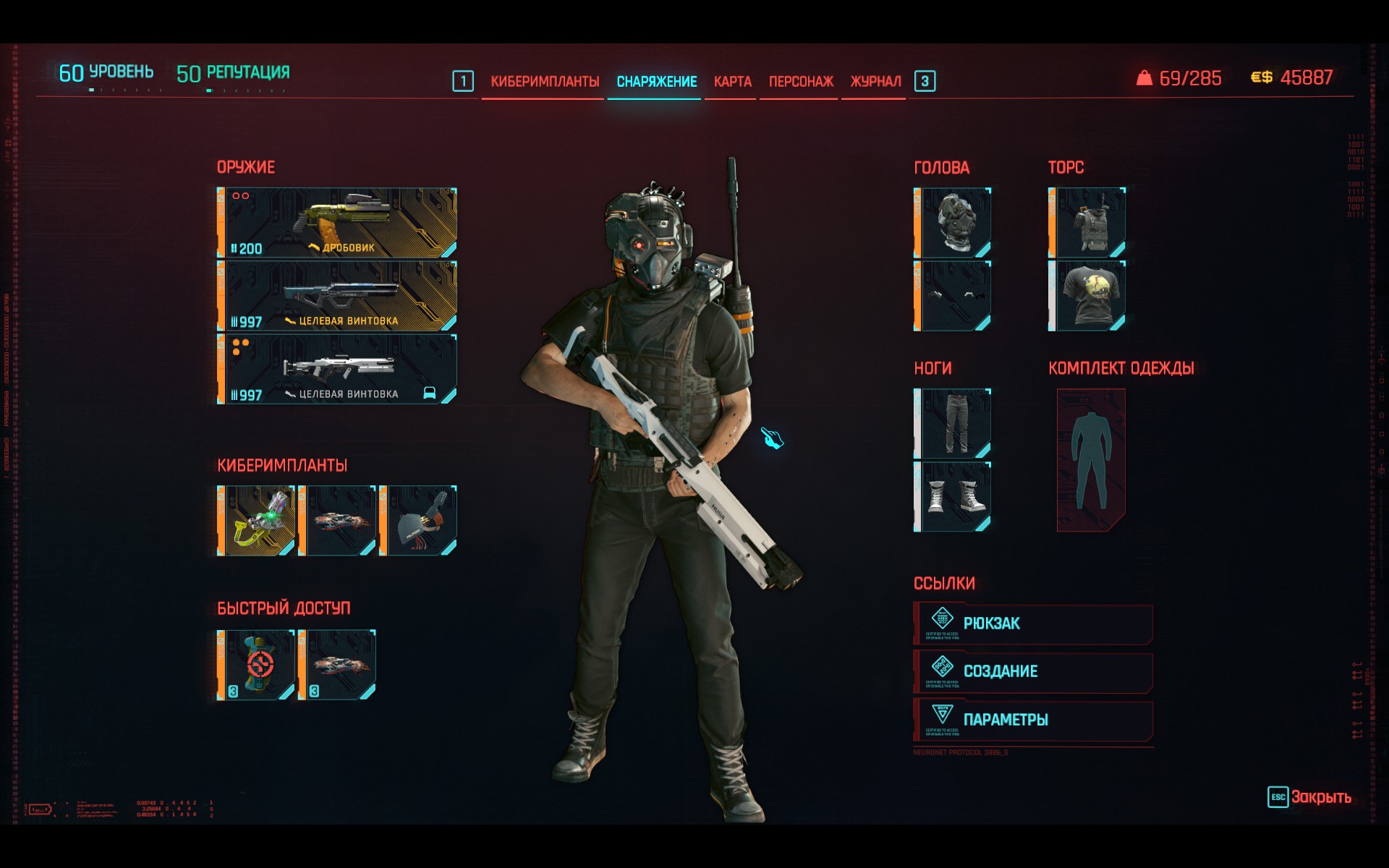The height and width of the screenshot is (868, 1389).
Task: Select the black t-shirt torso slot
Action: [x=1087, y=296]
